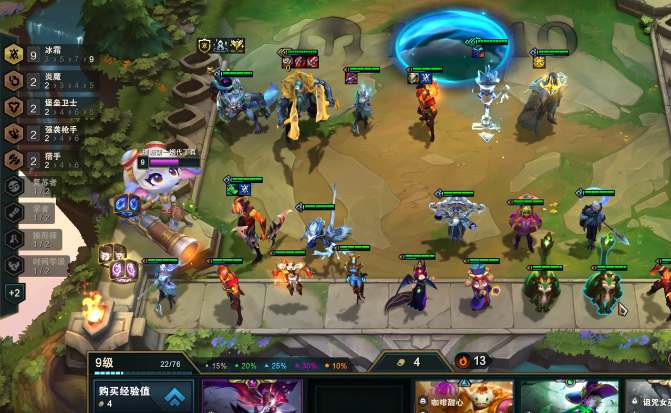Buy experience with the 购买经验值 button

[142, 394]
